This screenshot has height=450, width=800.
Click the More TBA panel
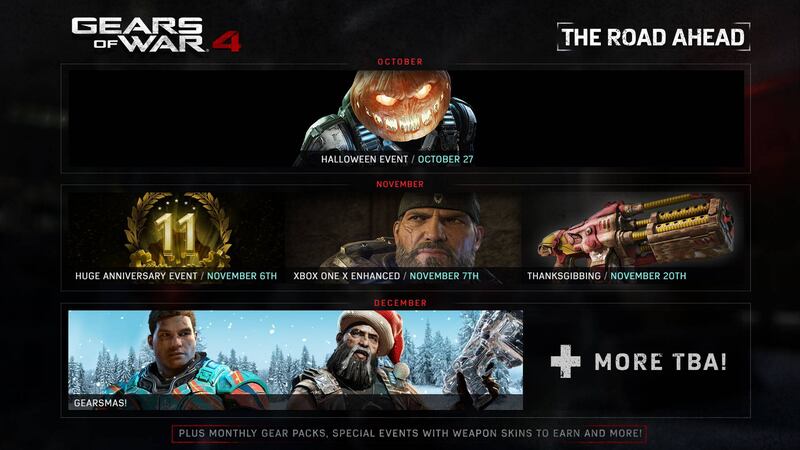[639, 361]
